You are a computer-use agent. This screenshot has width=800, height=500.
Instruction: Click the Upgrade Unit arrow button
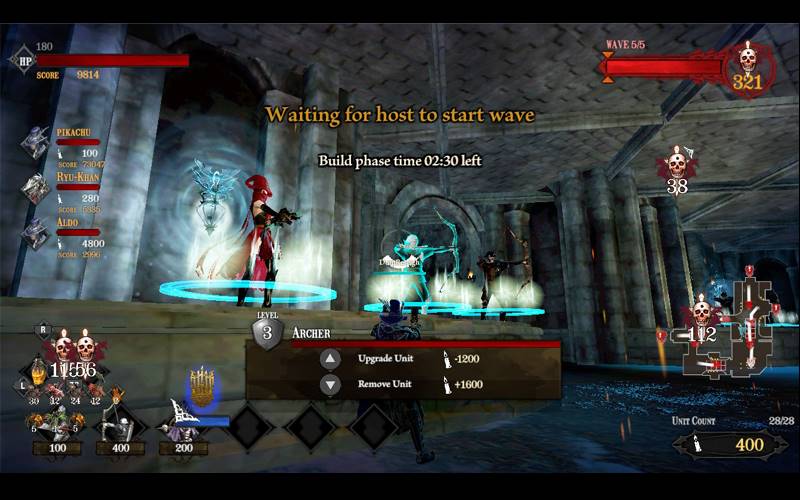pos(330,359)
